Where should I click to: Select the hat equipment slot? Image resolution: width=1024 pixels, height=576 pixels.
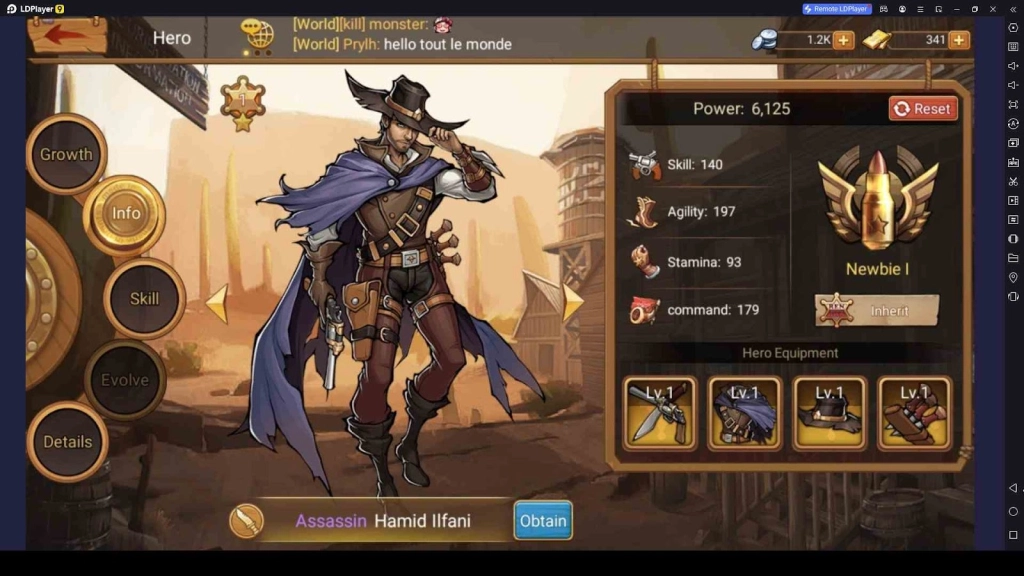[x=829, y=412]
